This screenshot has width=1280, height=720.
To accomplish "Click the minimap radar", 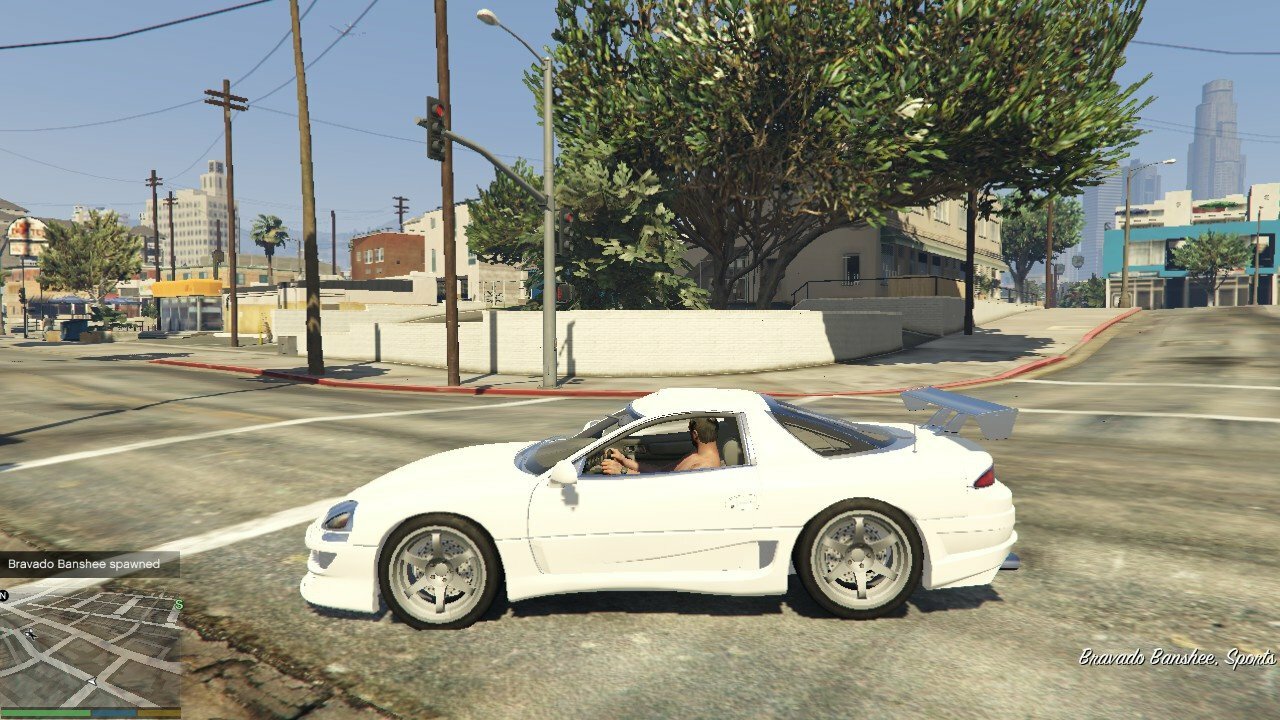I will point(90,648).
